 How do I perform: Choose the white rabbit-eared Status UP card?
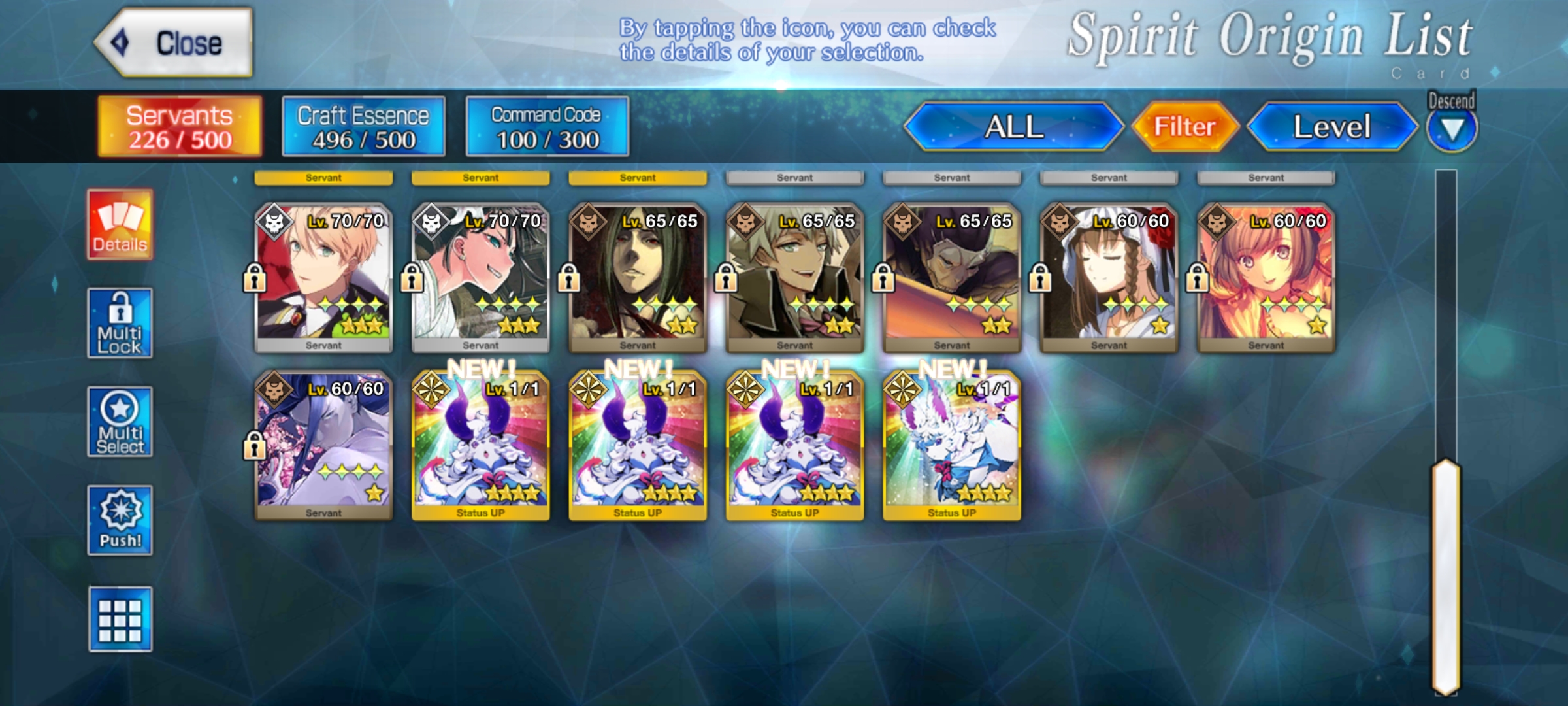[x=952, y=446]
